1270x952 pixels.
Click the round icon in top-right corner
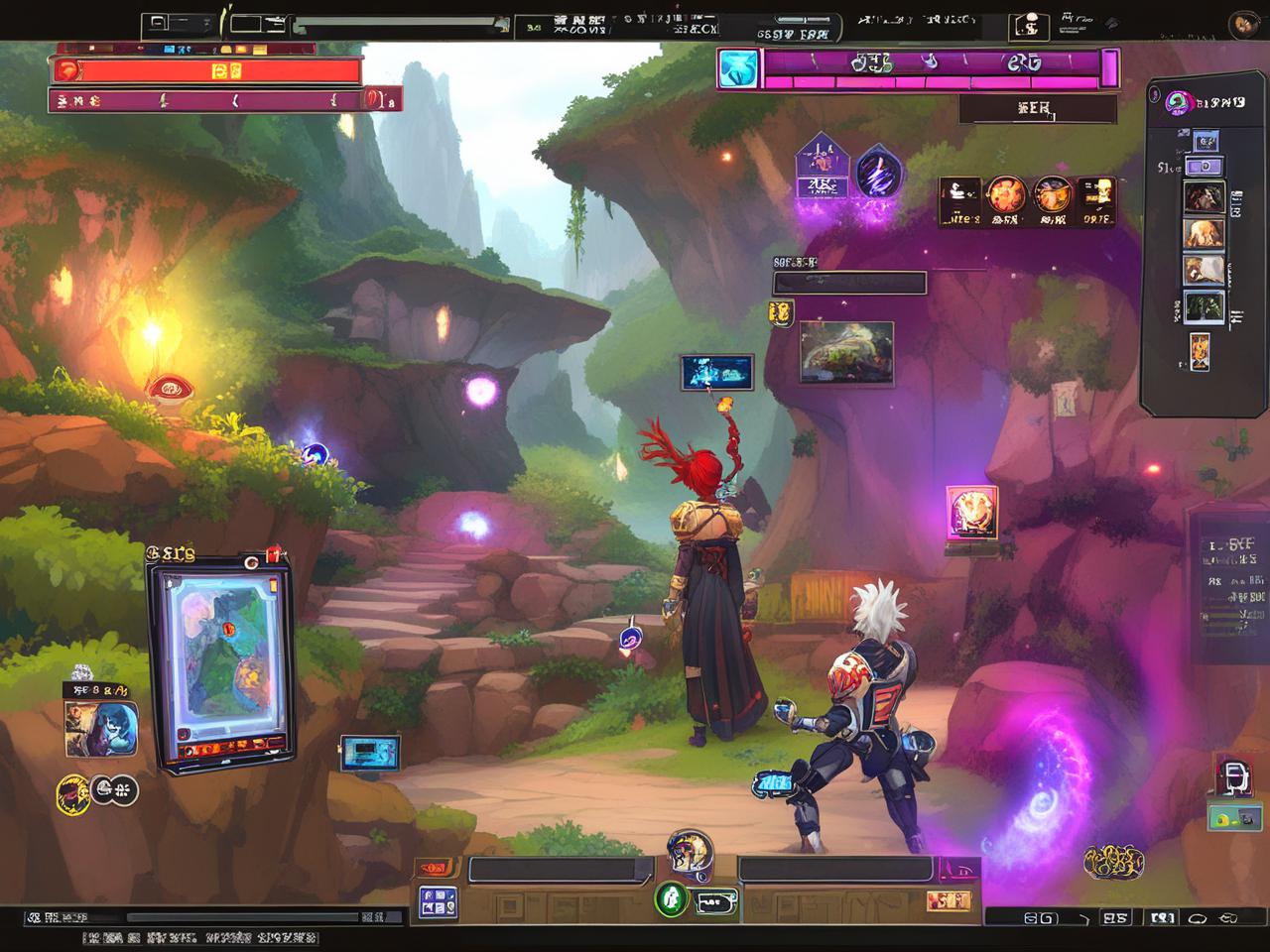tap(1244, 25)
